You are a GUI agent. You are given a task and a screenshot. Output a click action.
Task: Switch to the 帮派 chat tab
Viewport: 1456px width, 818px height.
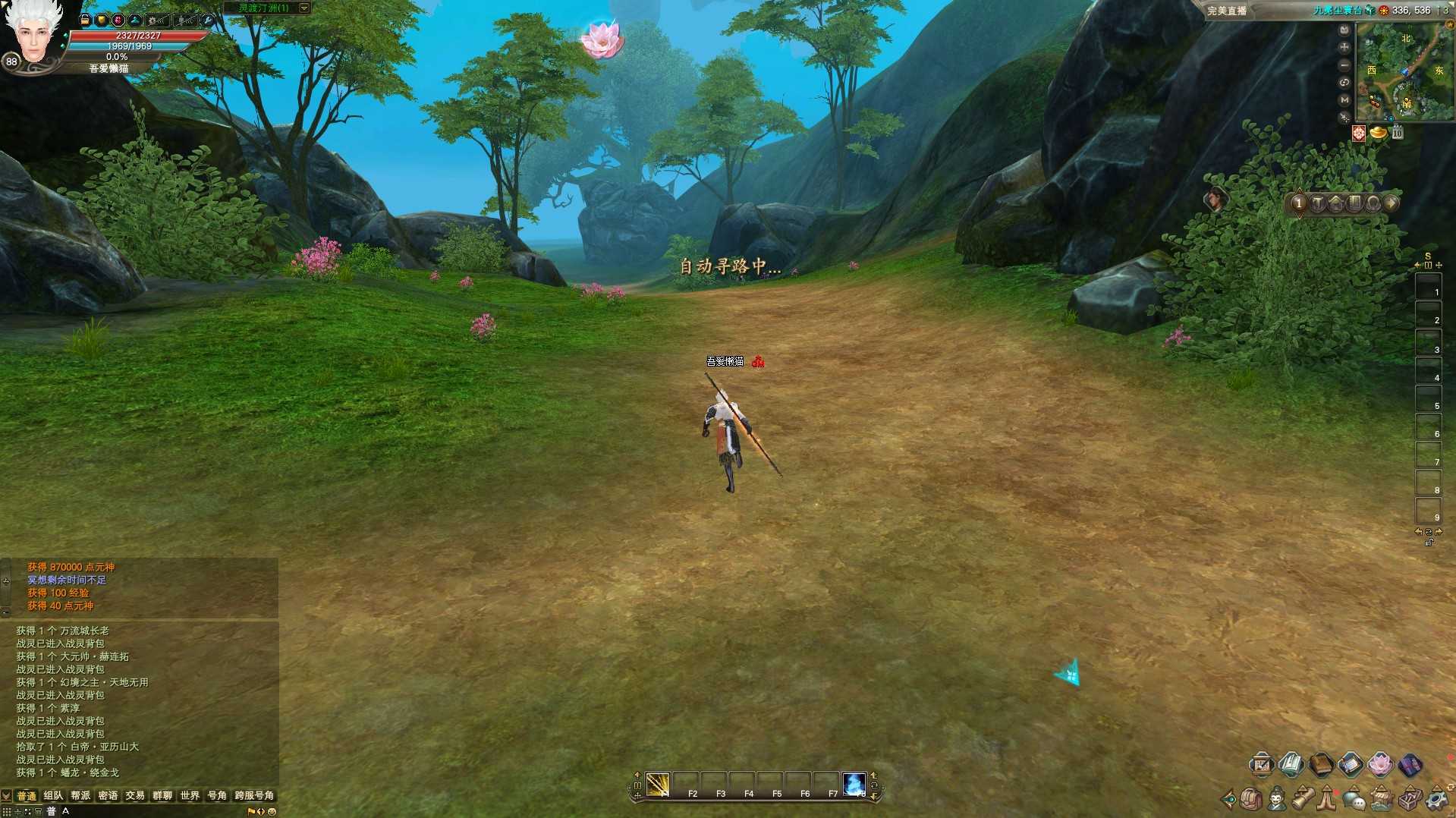[80, 795]
